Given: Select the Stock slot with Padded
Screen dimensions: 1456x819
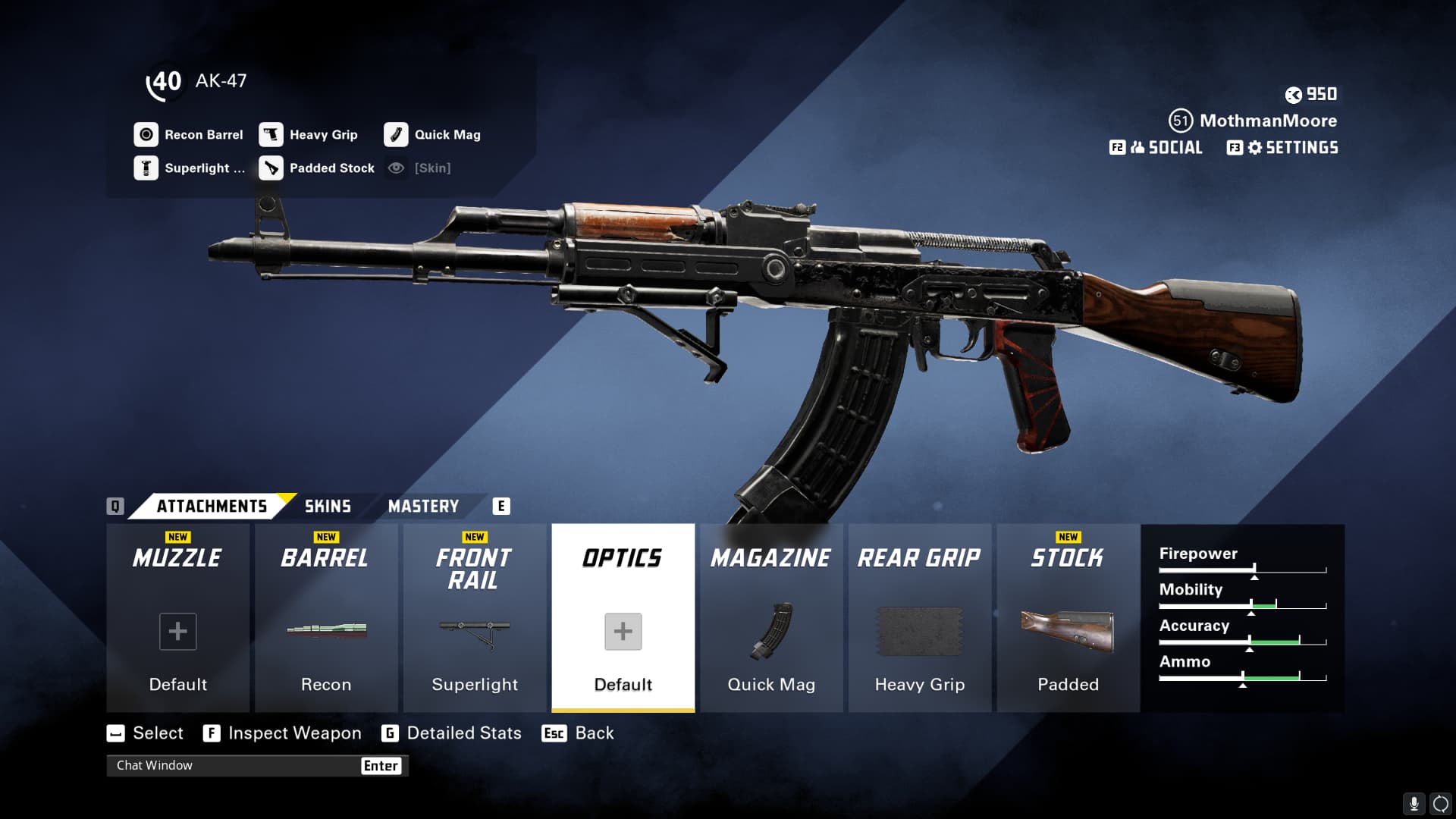Looking at the screenshot, I should 1068,618.
